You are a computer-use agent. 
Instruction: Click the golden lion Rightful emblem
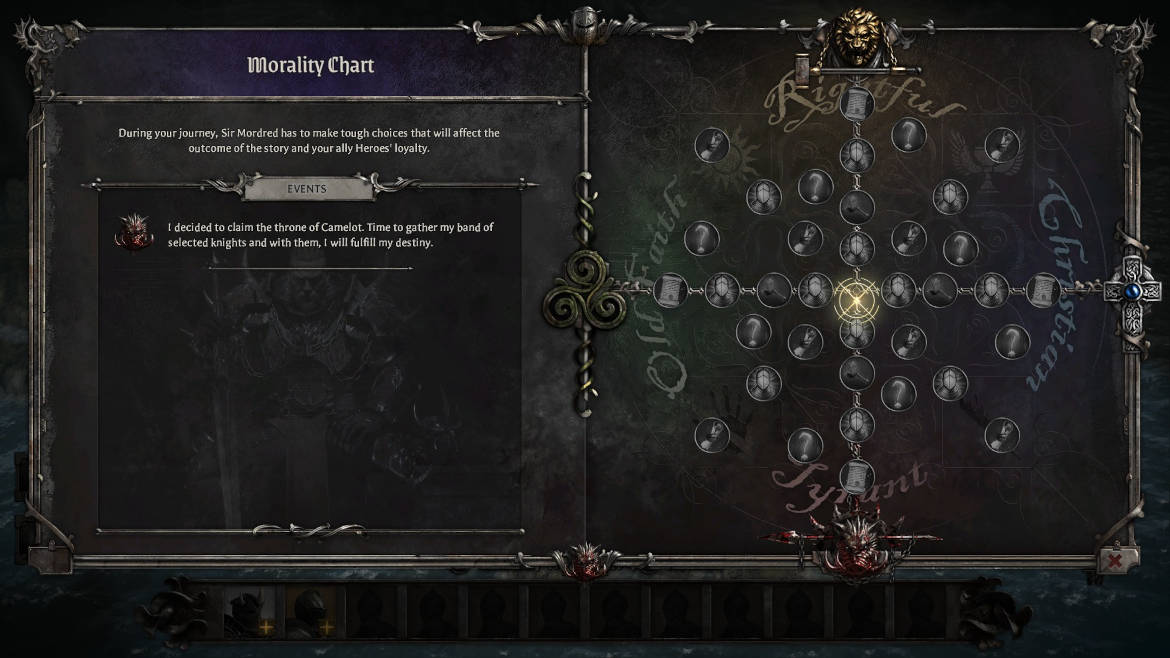tap(859, 40)
